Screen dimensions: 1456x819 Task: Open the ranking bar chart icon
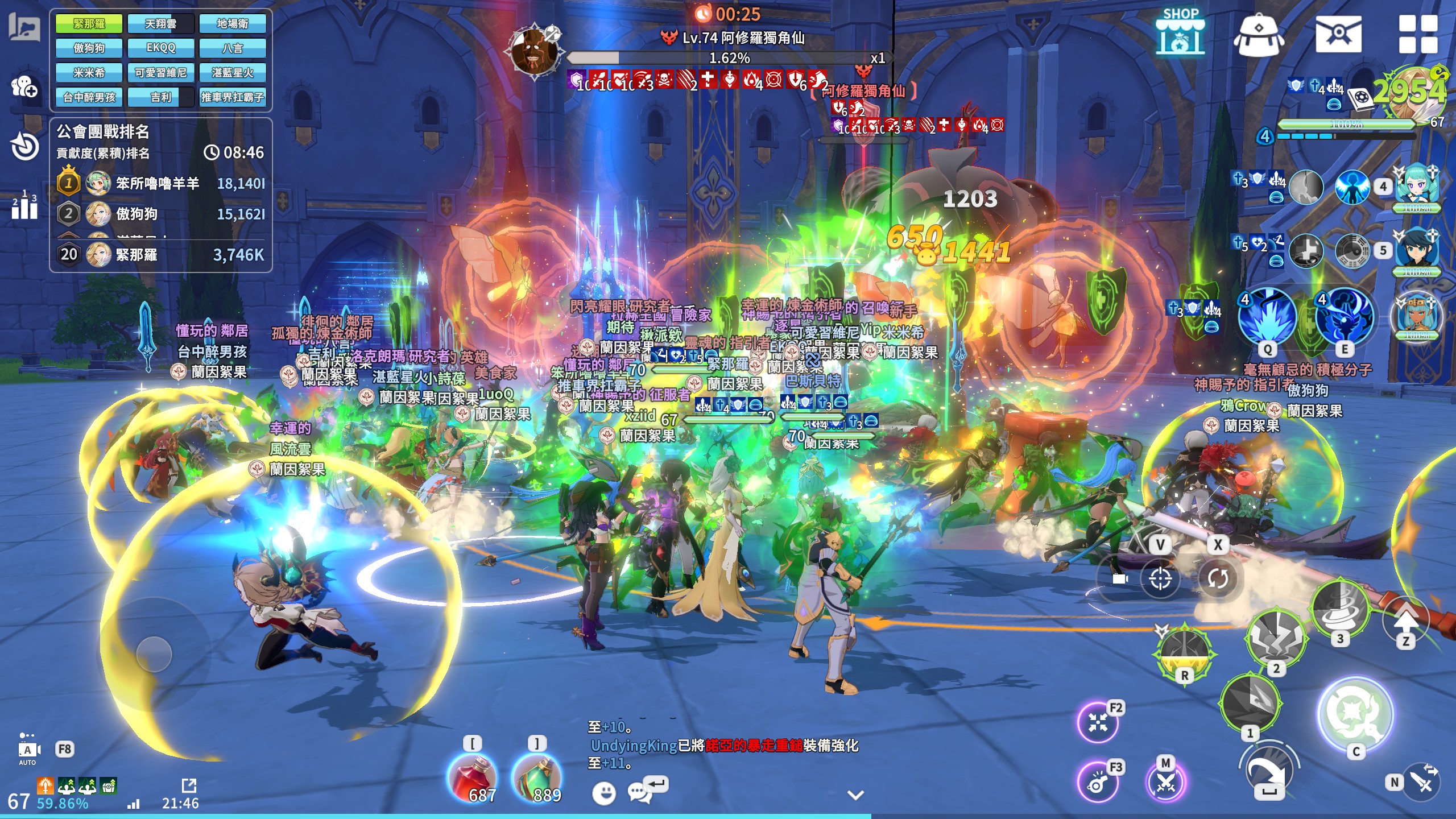tap(24, 206)
